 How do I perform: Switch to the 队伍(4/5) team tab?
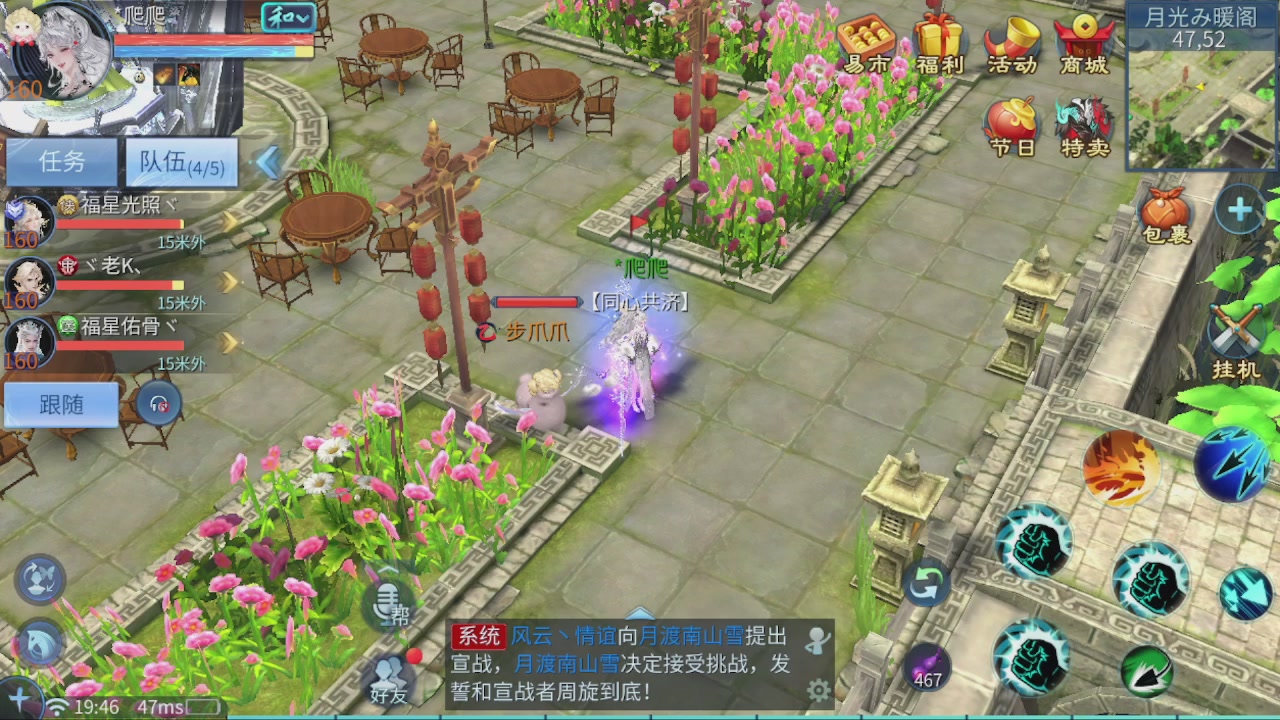click(180, 163)
